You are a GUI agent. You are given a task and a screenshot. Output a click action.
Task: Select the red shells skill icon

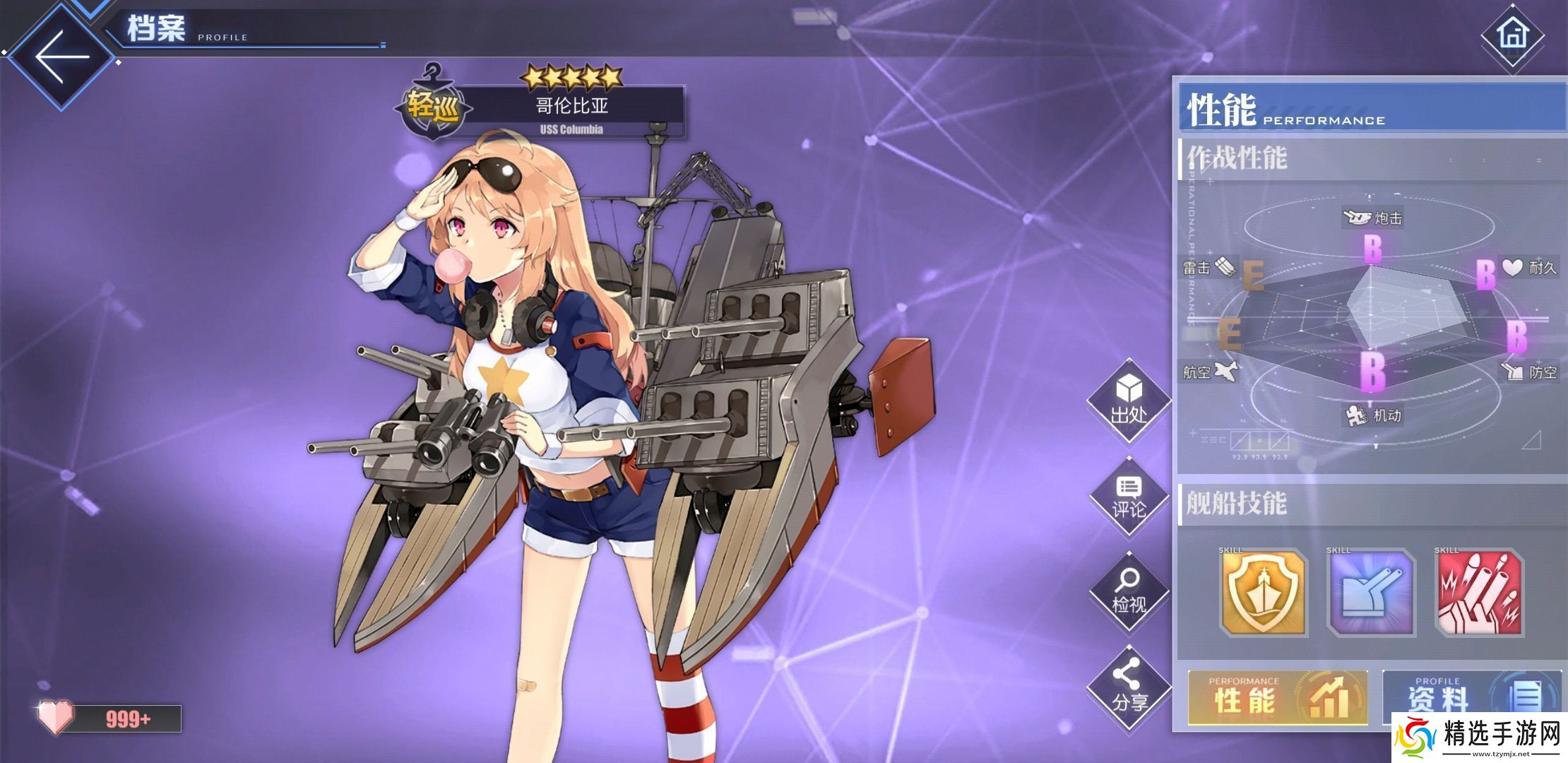tap(1480, 592)
